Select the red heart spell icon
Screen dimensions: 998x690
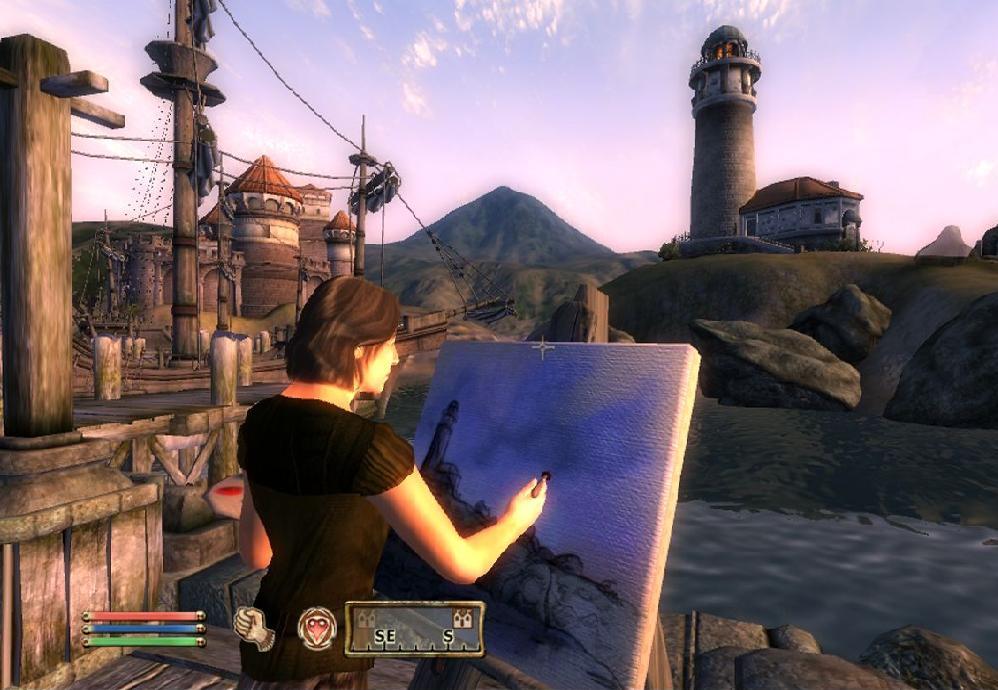tap(317, 628)
